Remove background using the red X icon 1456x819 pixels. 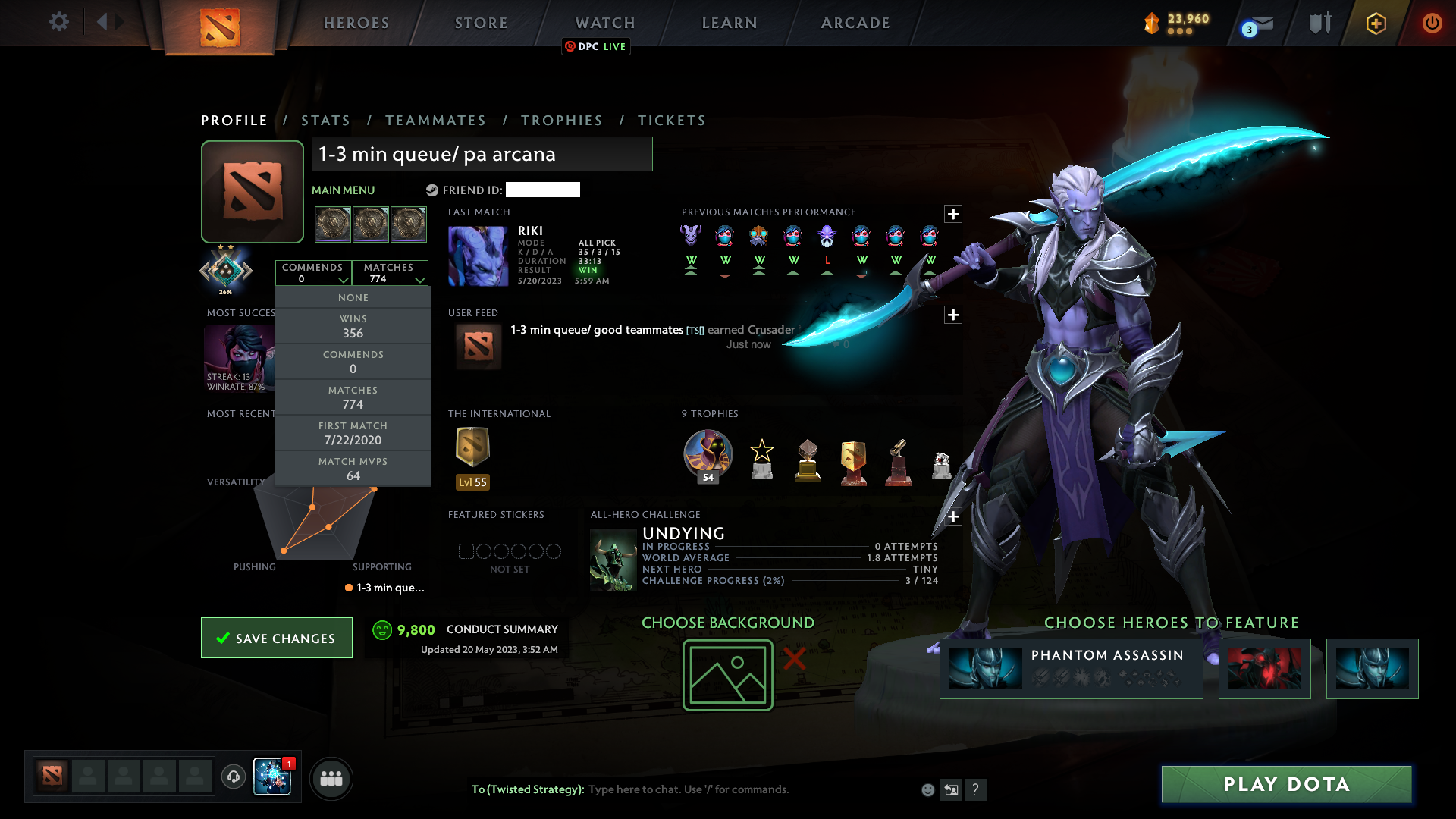point(793,660)
